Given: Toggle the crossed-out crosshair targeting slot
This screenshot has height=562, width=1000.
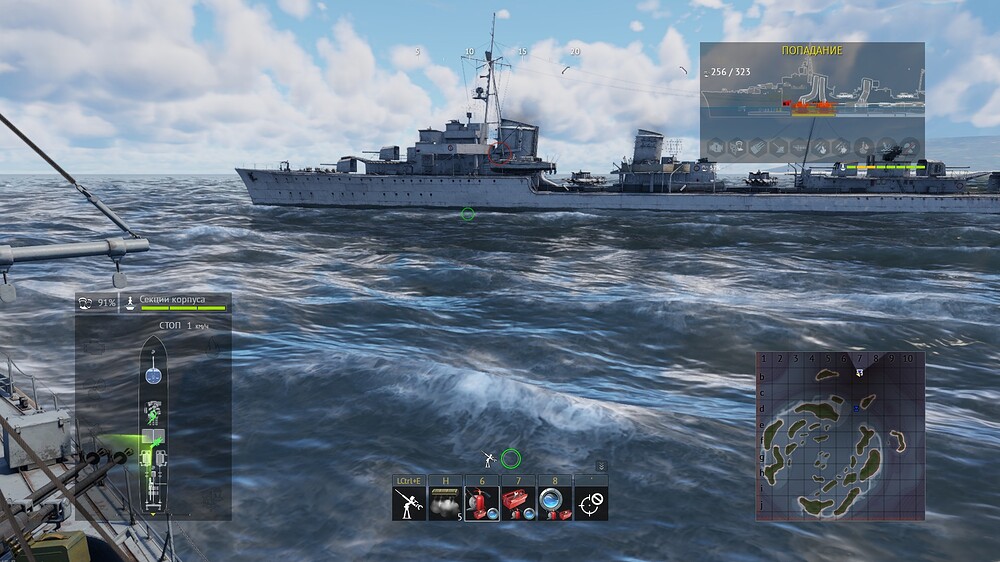Looking at the screenshot, I should click(591, 504).
